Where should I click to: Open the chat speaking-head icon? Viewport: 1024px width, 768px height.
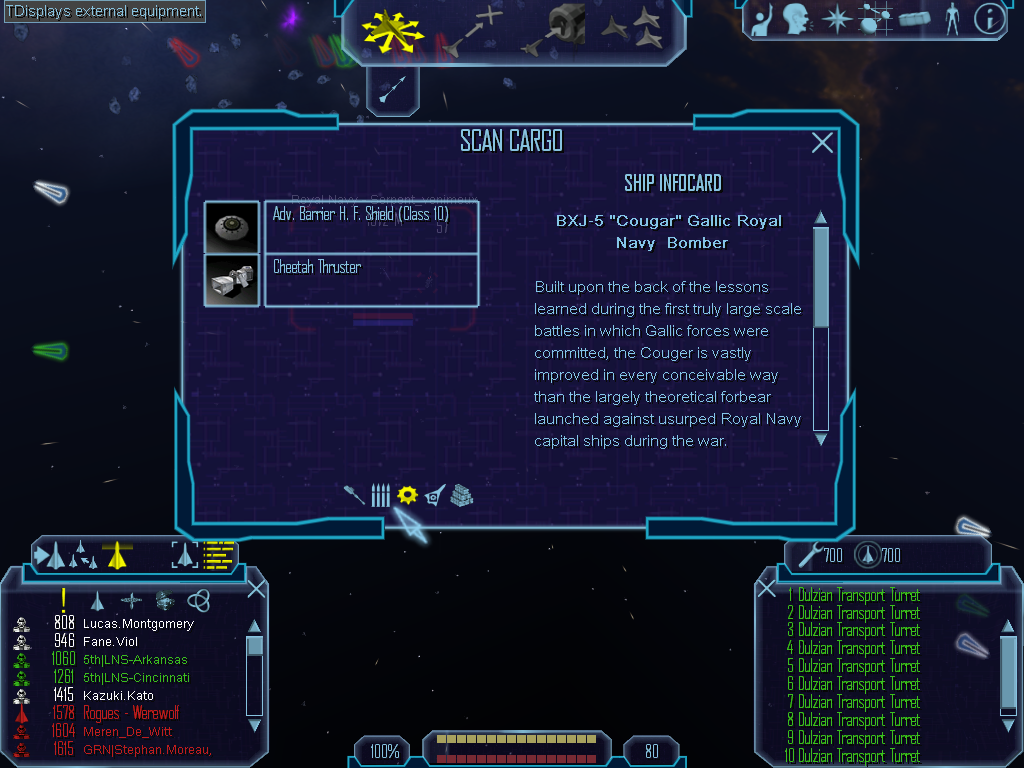click(795, 18)
